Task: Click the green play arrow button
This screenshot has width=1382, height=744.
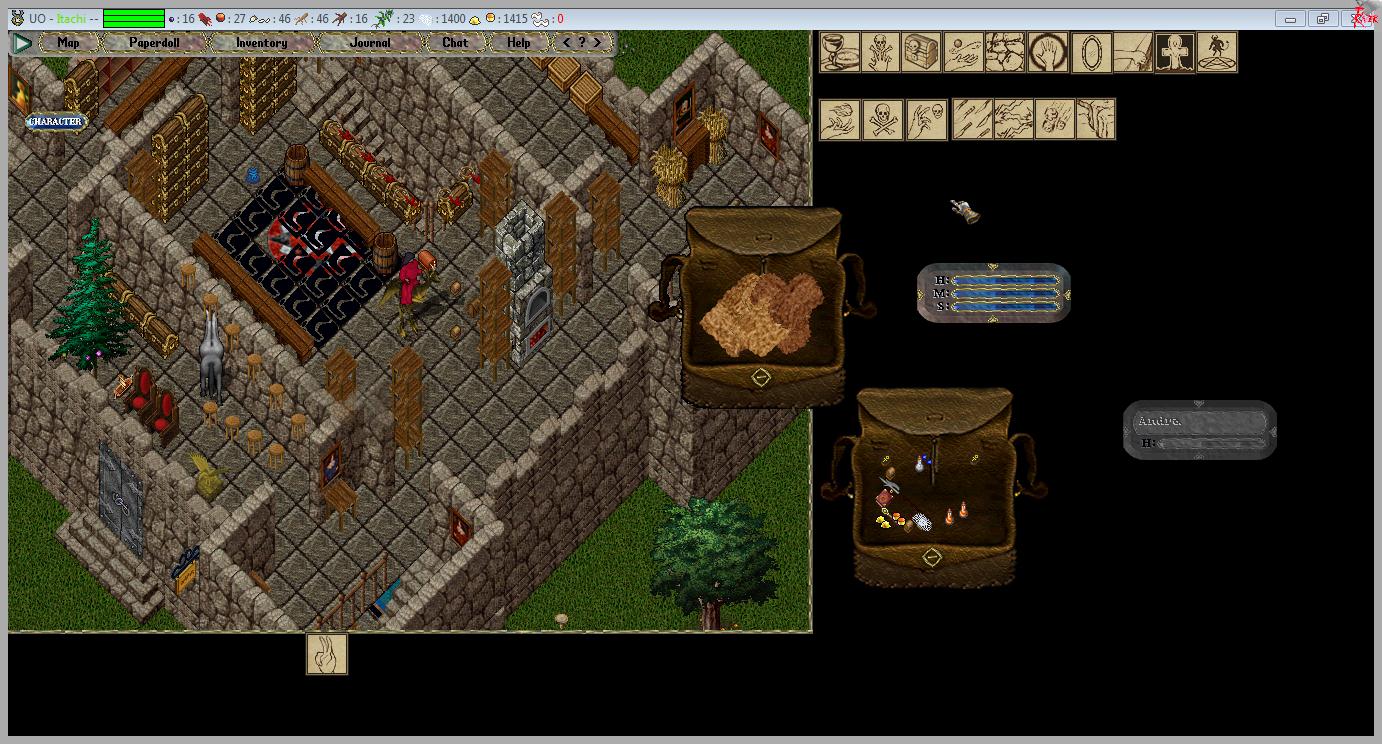Action: tap(22, 43)
